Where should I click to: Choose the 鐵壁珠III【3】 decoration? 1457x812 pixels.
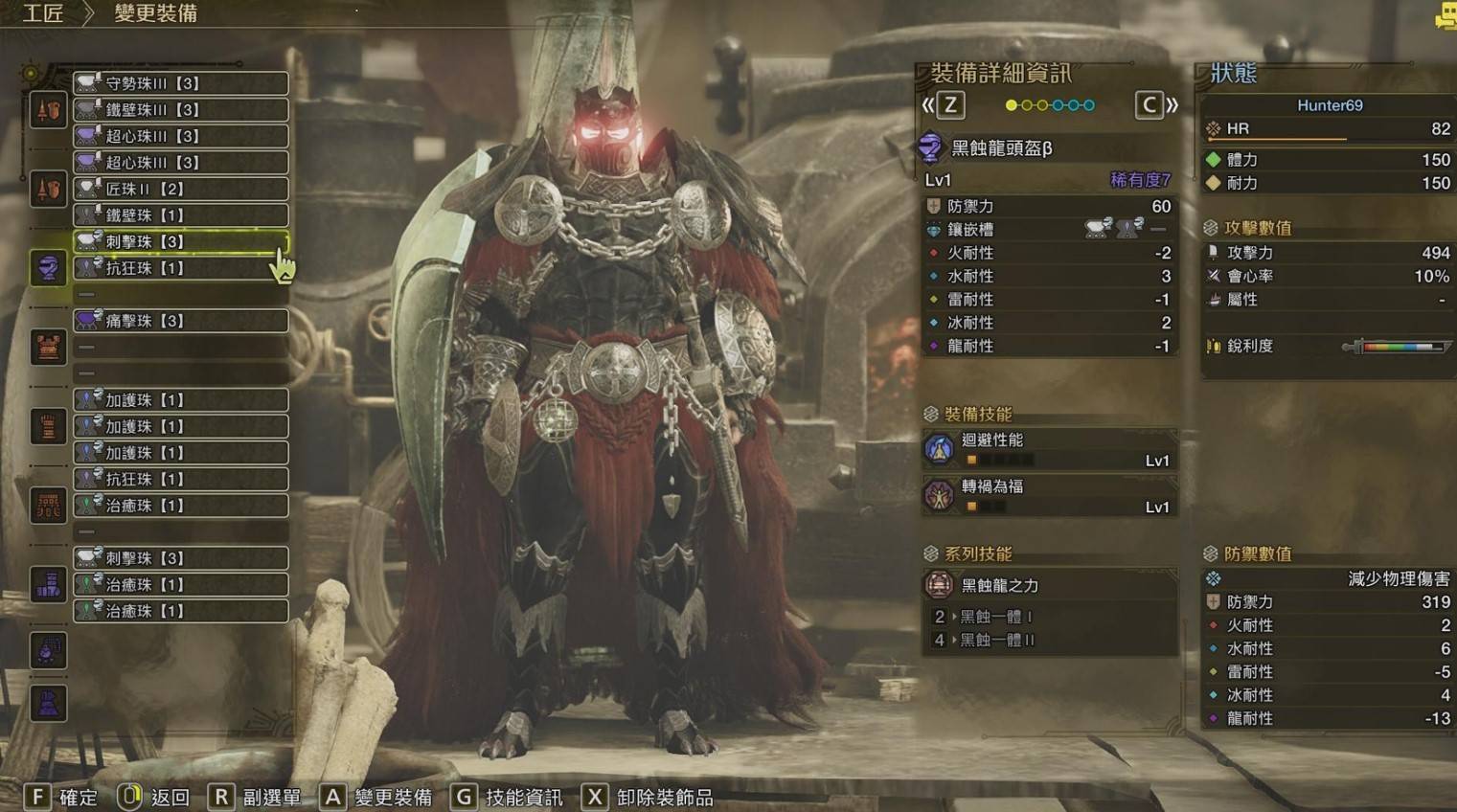(x=181, y=110)
